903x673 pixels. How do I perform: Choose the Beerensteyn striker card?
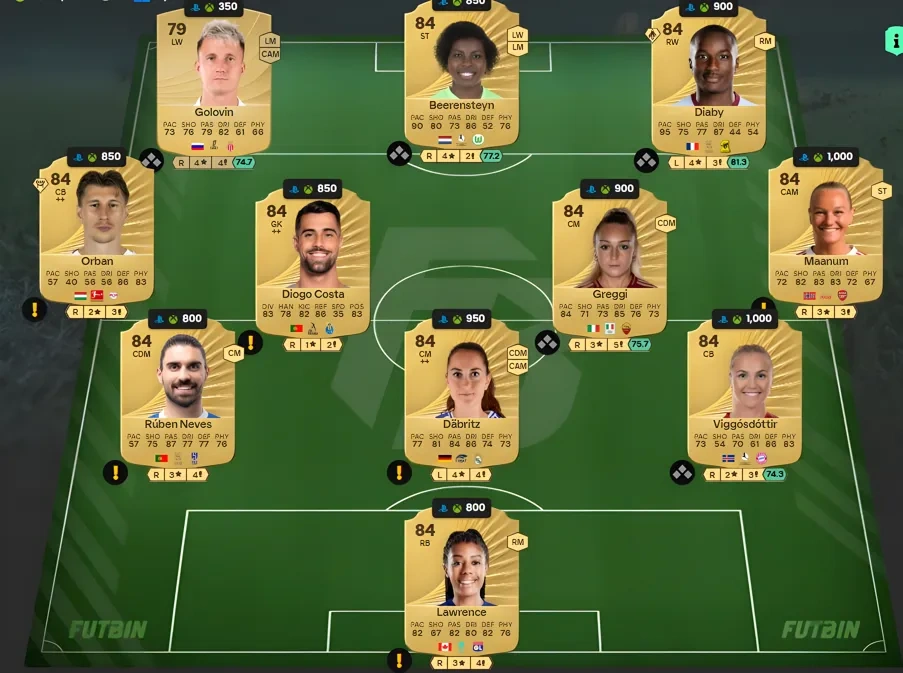tap(462, 80)
